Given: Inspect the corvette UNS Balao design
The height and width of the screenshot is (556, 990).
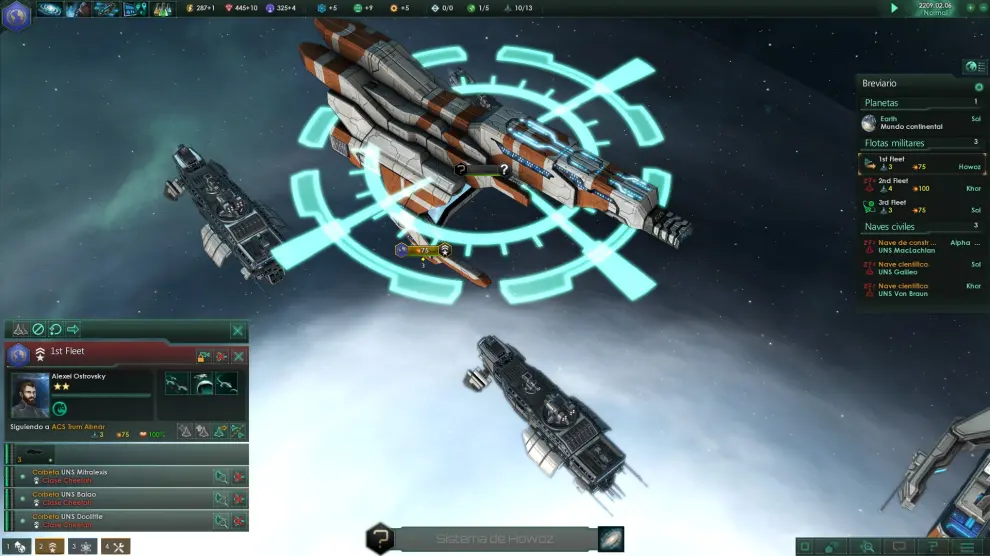Looking at the screenshot, I should (220, 498).
